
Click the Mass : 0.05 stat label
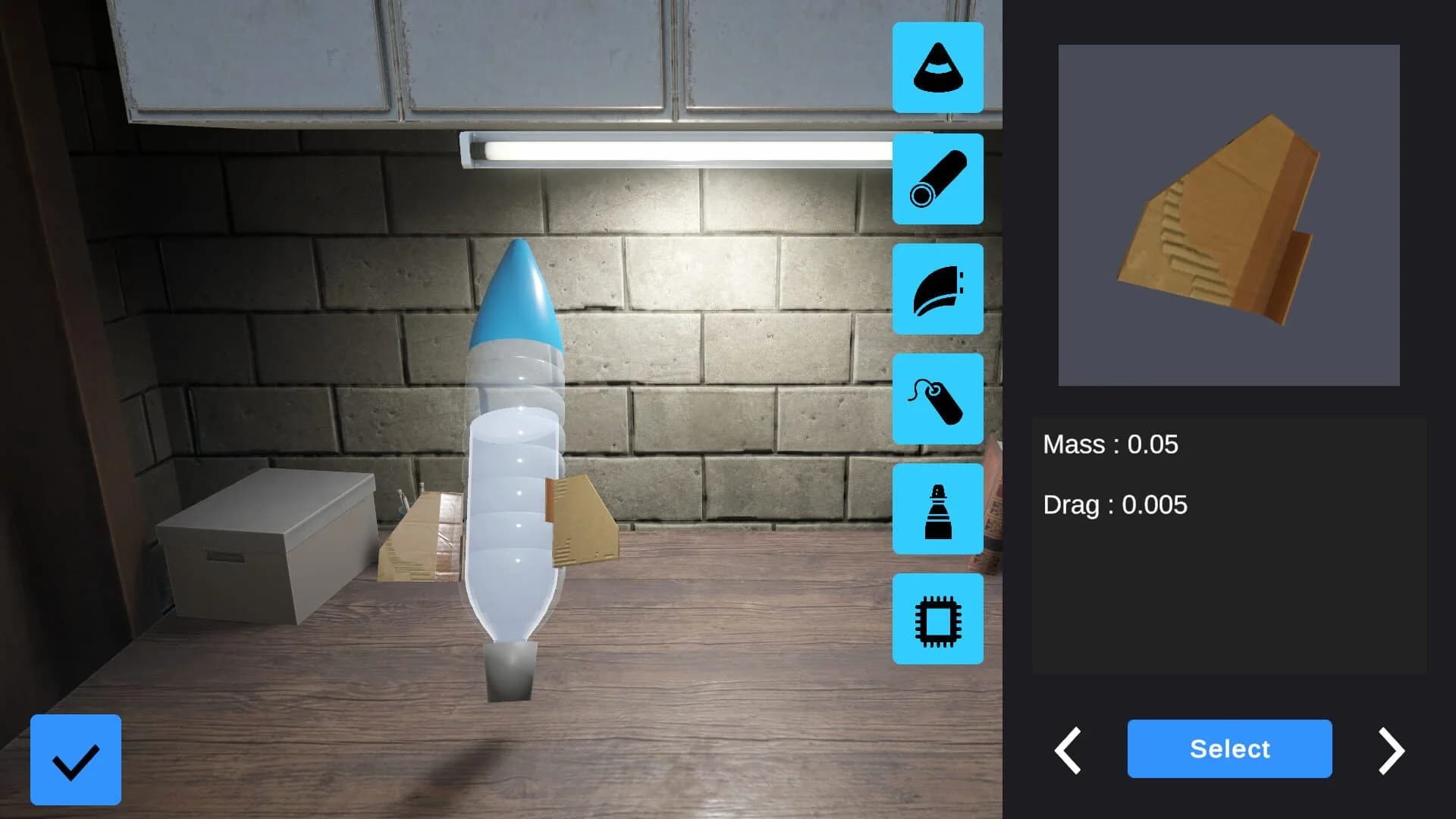click(1110, 445)
